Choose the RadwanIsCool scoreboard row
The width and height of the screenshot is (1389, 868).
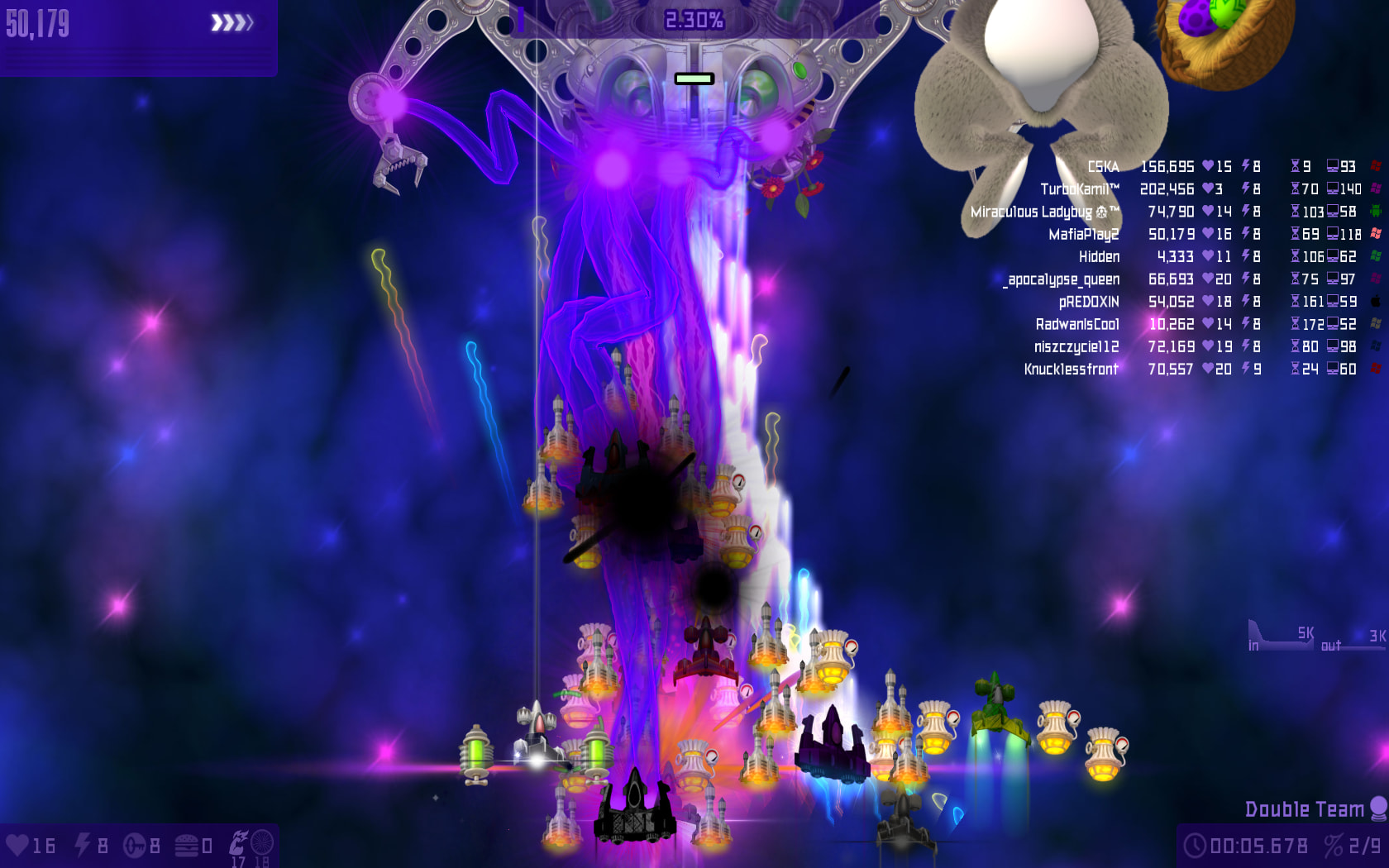[1077, 324]
